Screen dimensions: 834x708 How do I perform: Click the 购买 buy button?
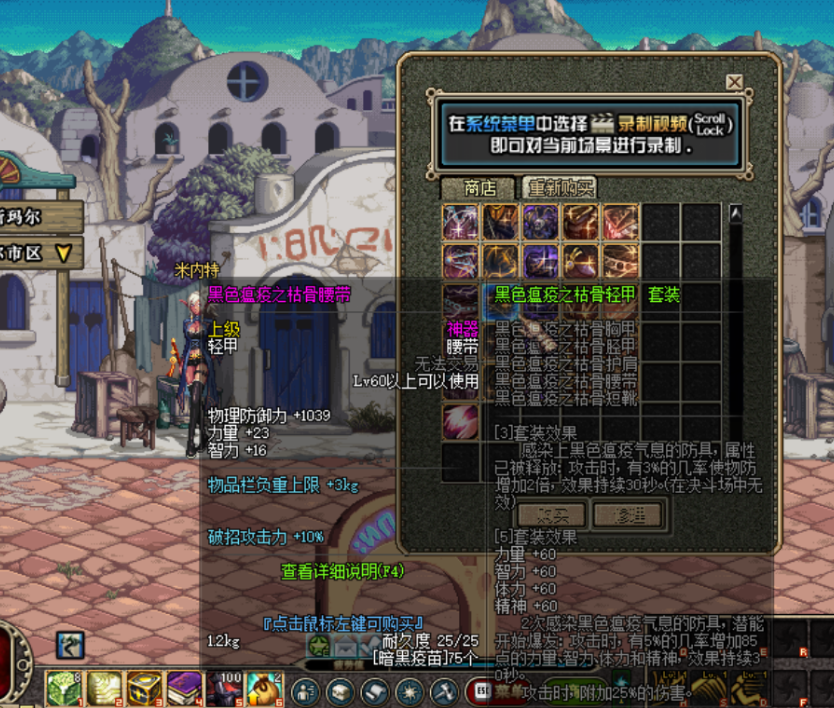(550, 515)
